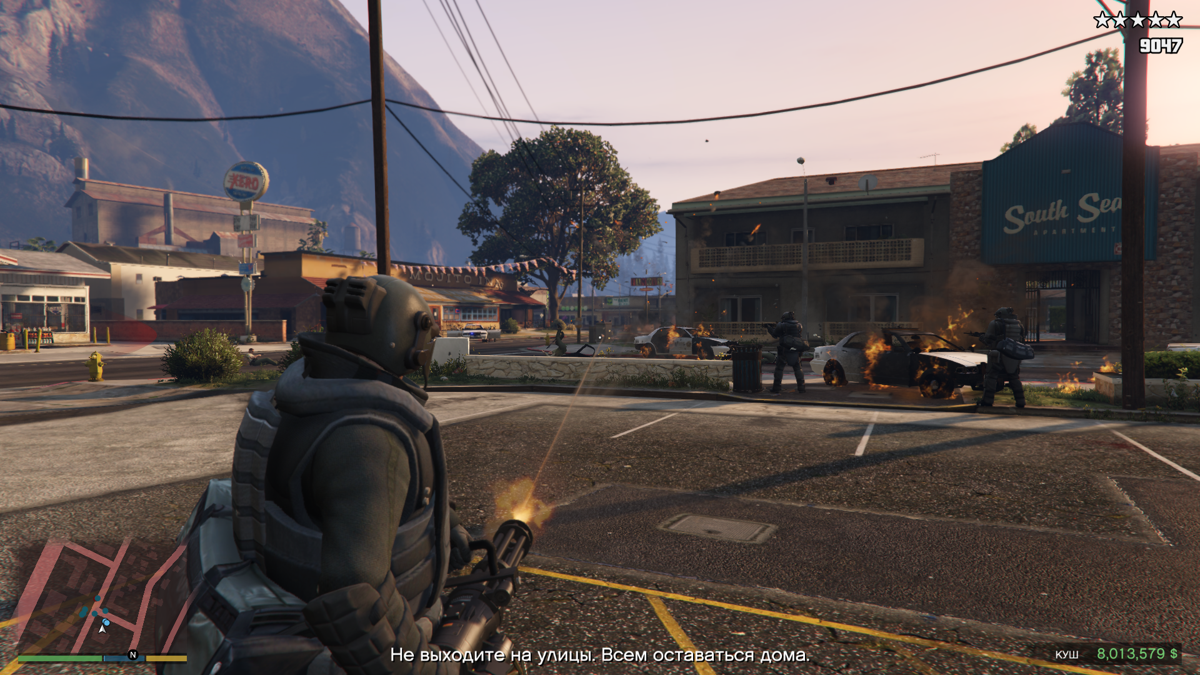Click the player arrow on the minimap
The width and height of the screenshot is (1200, 675).
102,627
